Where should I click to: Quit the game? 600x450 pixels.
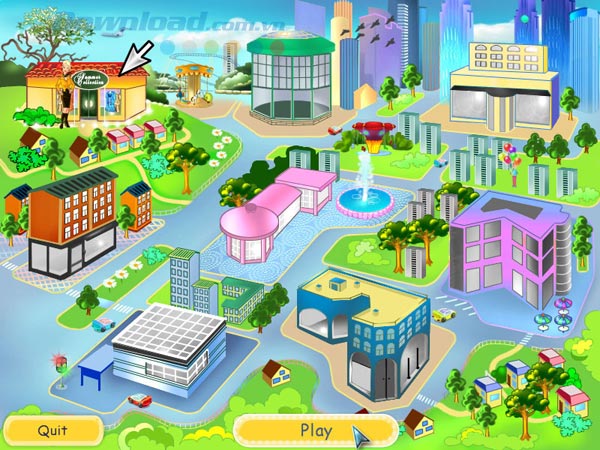tap(53, 431)
